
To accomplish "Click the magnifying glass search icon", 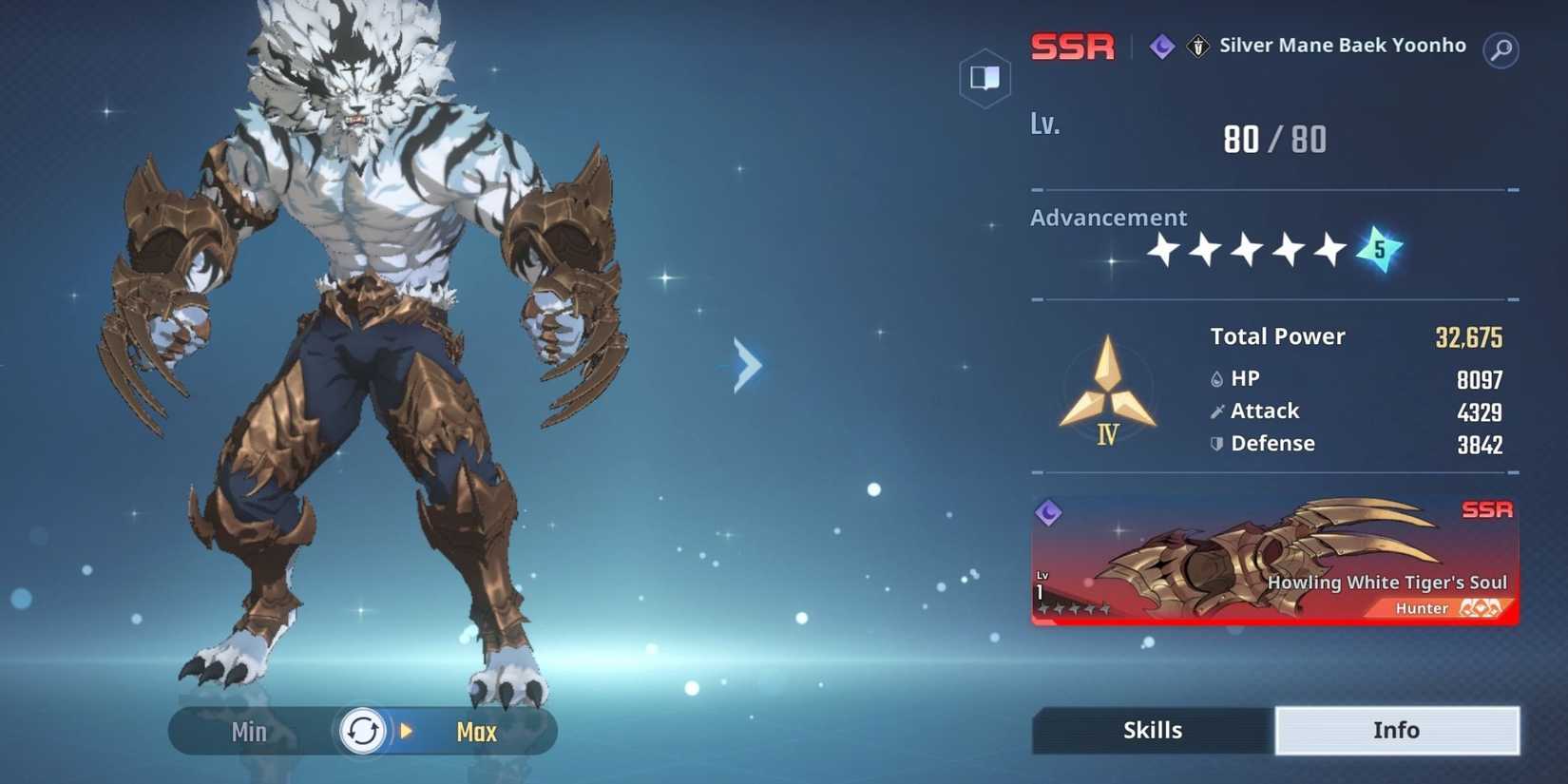I will (1501, 51).
